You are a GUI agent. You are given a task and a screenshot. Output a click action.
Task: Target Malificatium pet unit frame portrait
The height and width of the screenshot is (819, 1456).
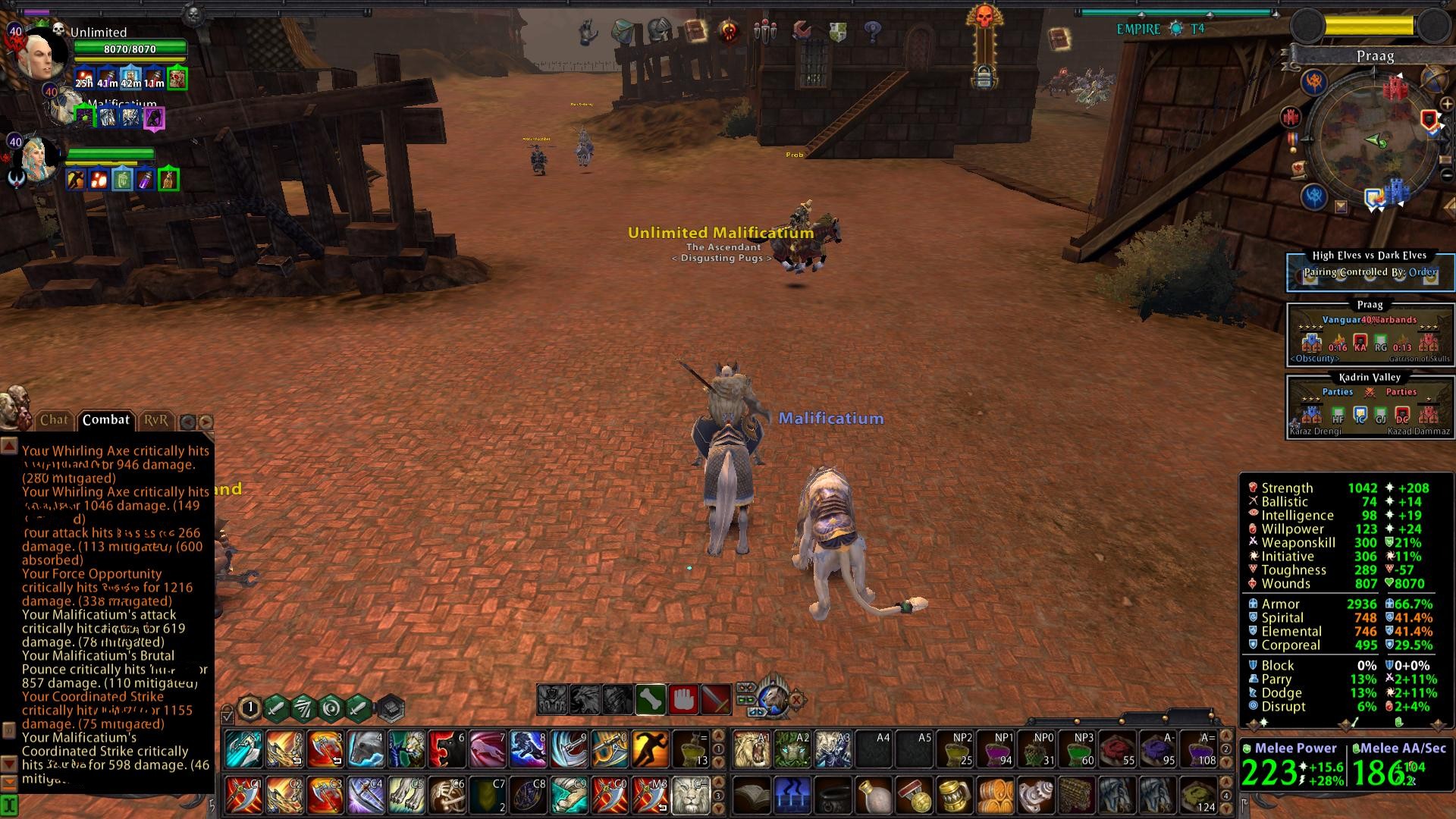[66, 108]
